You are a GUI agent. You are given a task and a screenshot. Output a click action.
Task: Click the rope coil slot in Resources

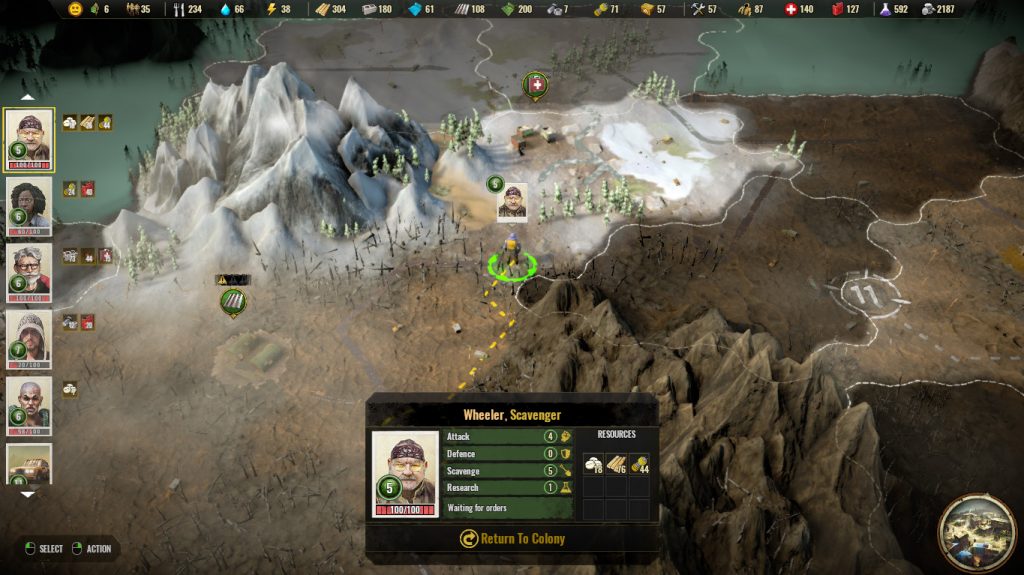[638, 463]
